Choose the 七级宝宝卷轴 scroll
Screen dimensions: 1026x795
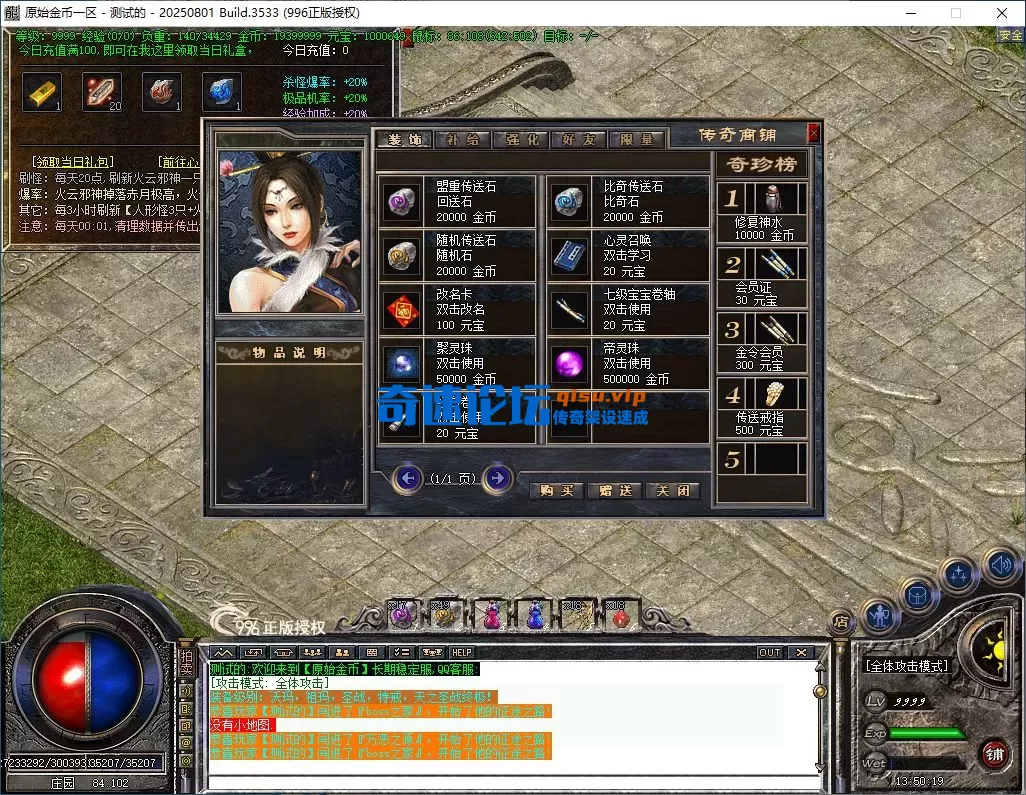pyautogui.click(x=571, y=310)
